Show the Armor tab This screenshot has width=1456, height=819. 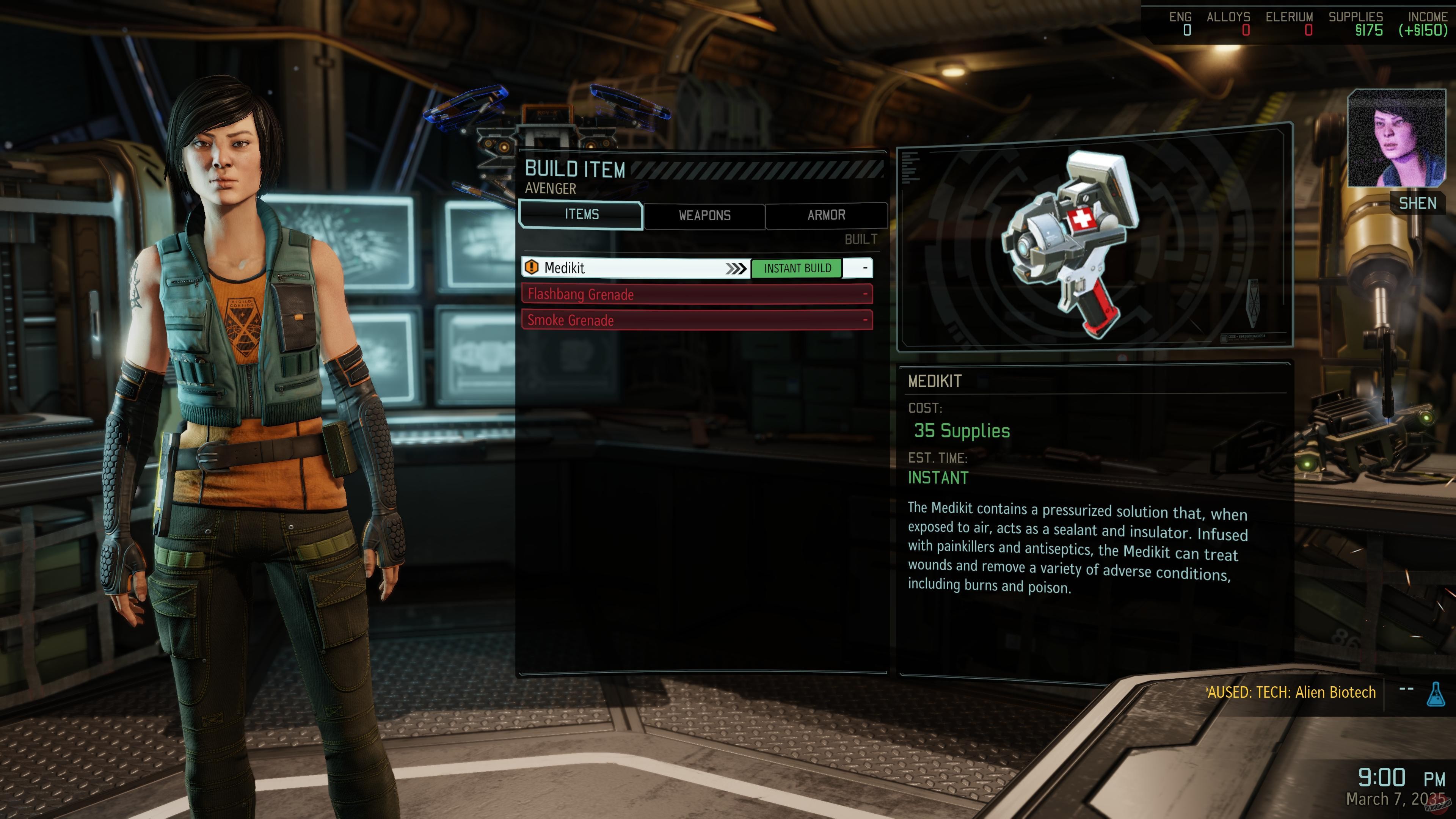point(826,215)
